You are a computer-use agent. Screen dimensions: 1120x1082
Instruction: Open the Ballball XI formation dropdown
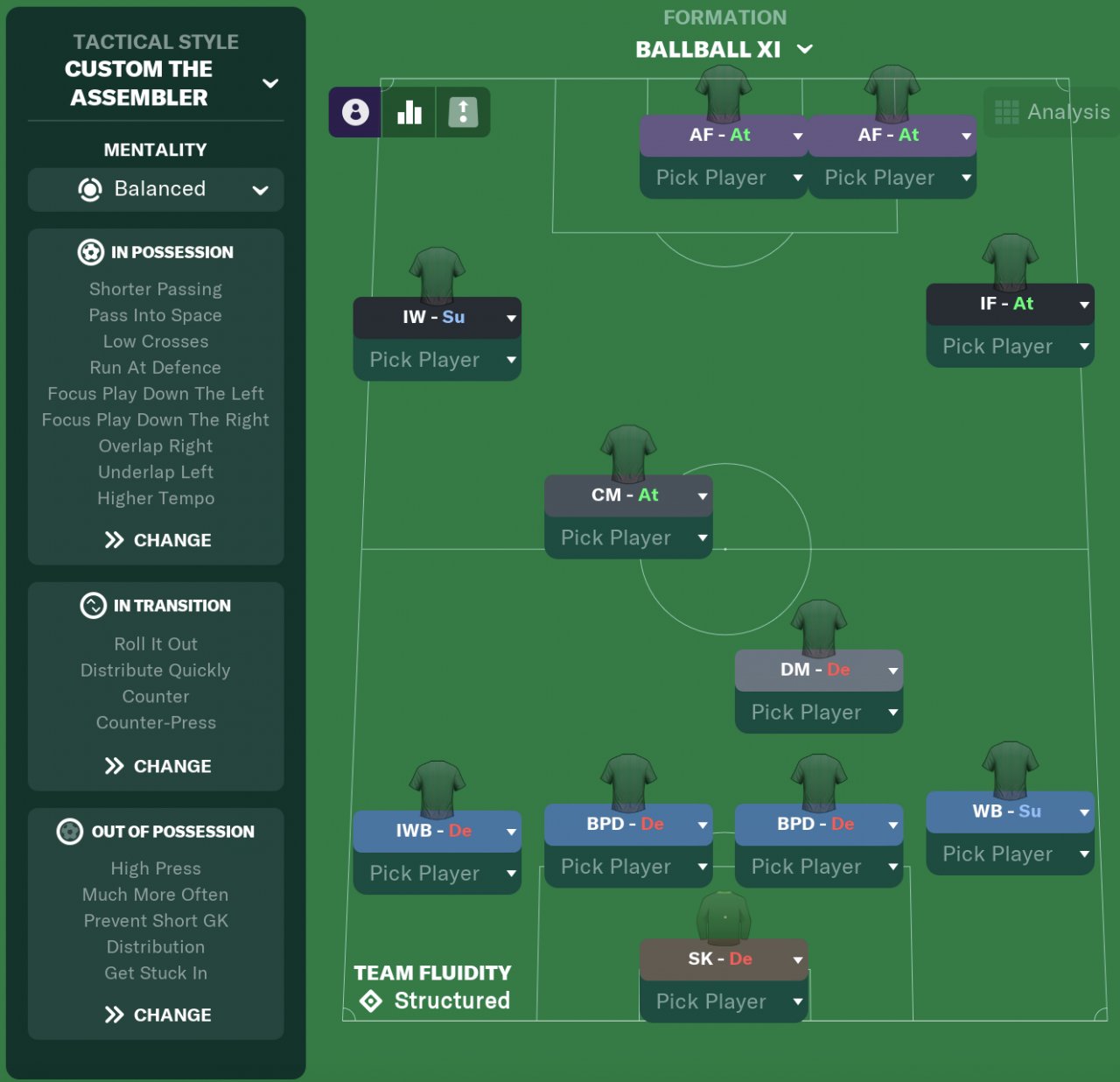(804, 49)
